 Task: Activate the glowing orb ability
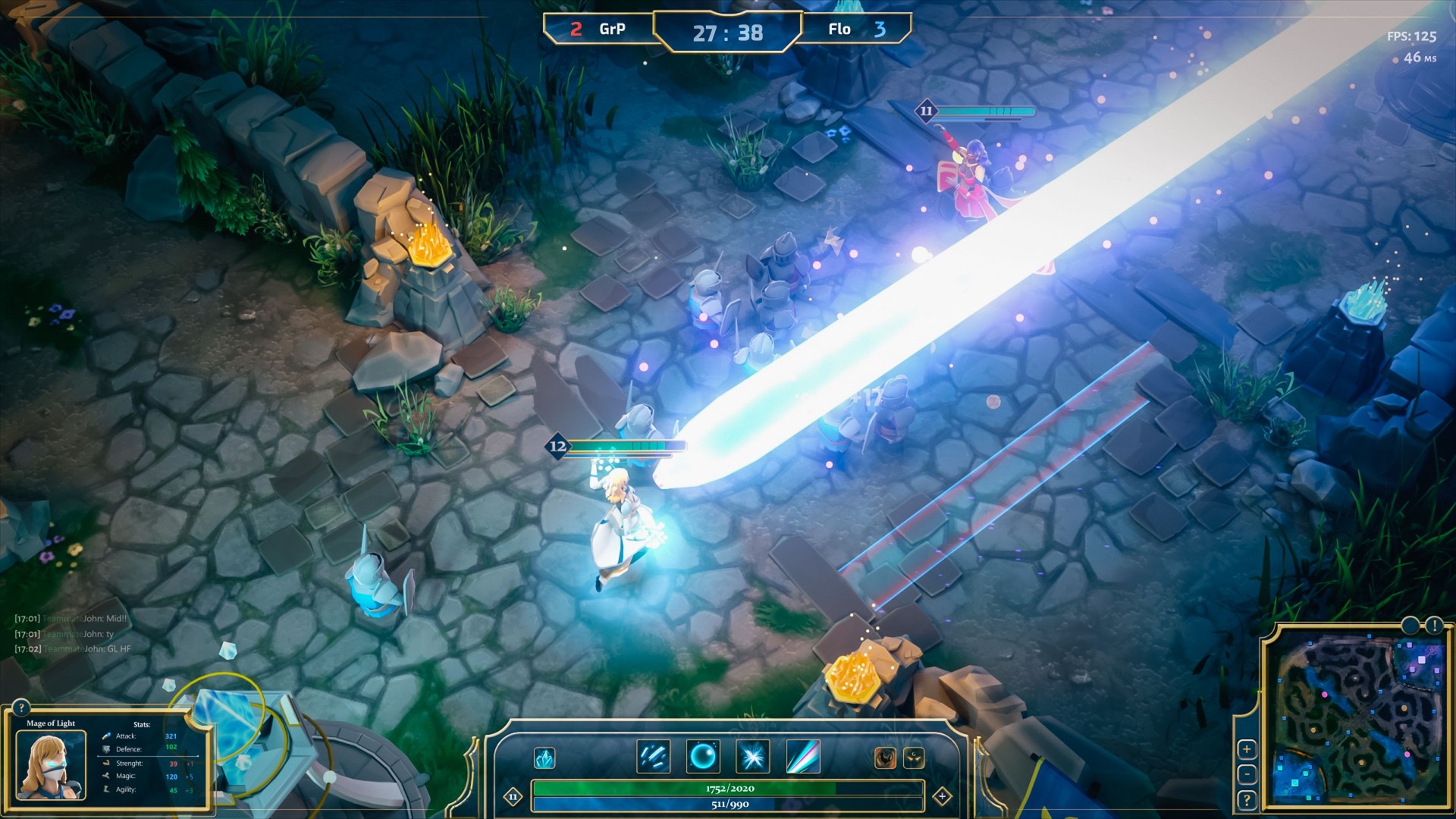point(702,755)
